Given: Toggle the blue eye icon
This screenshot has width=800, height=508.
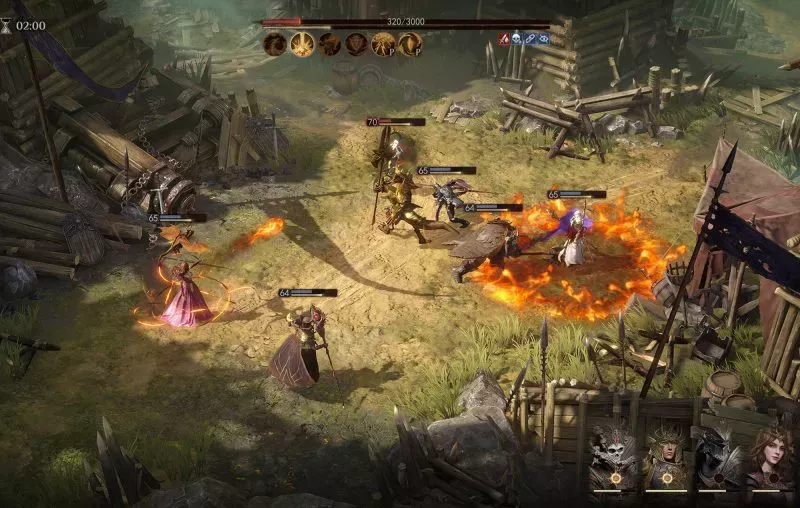Looking at the screenshot, I should click(544, 39).
